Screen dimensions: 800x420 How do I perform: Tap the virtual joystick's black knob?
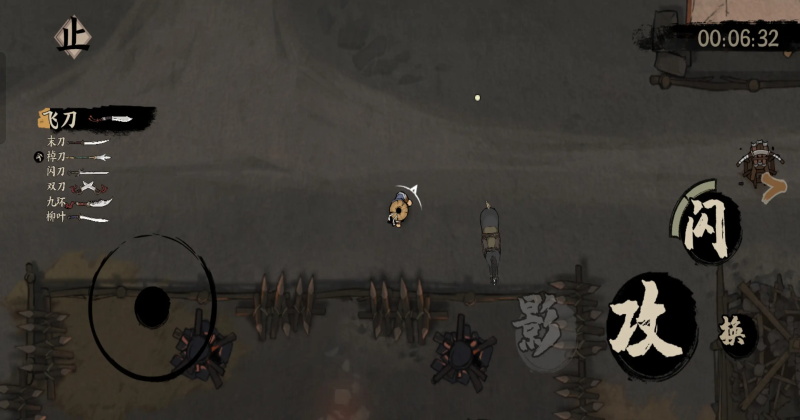pos(151,303)
